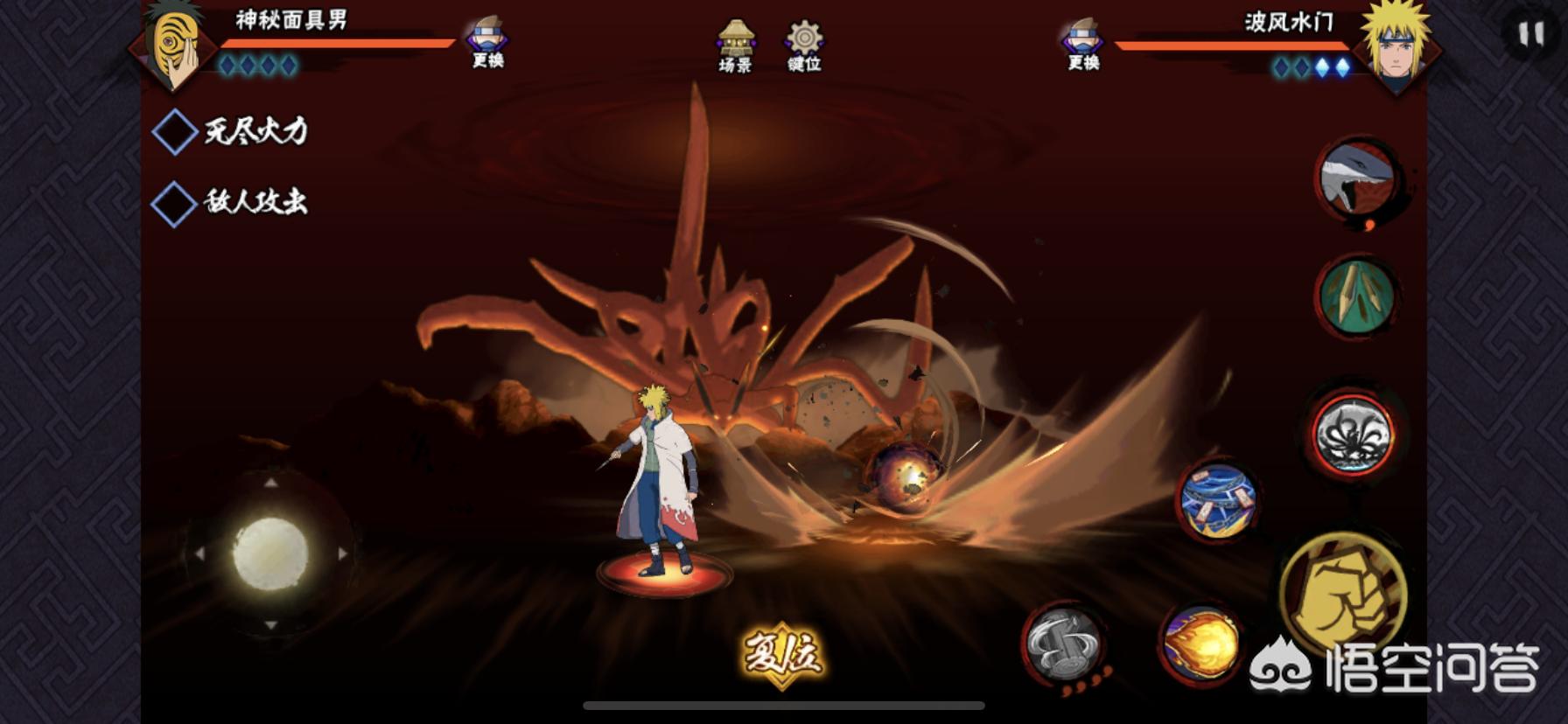1568x724 pixels.
Task: Tap the virtual joystick knob
Action: (x=270, y=553)
